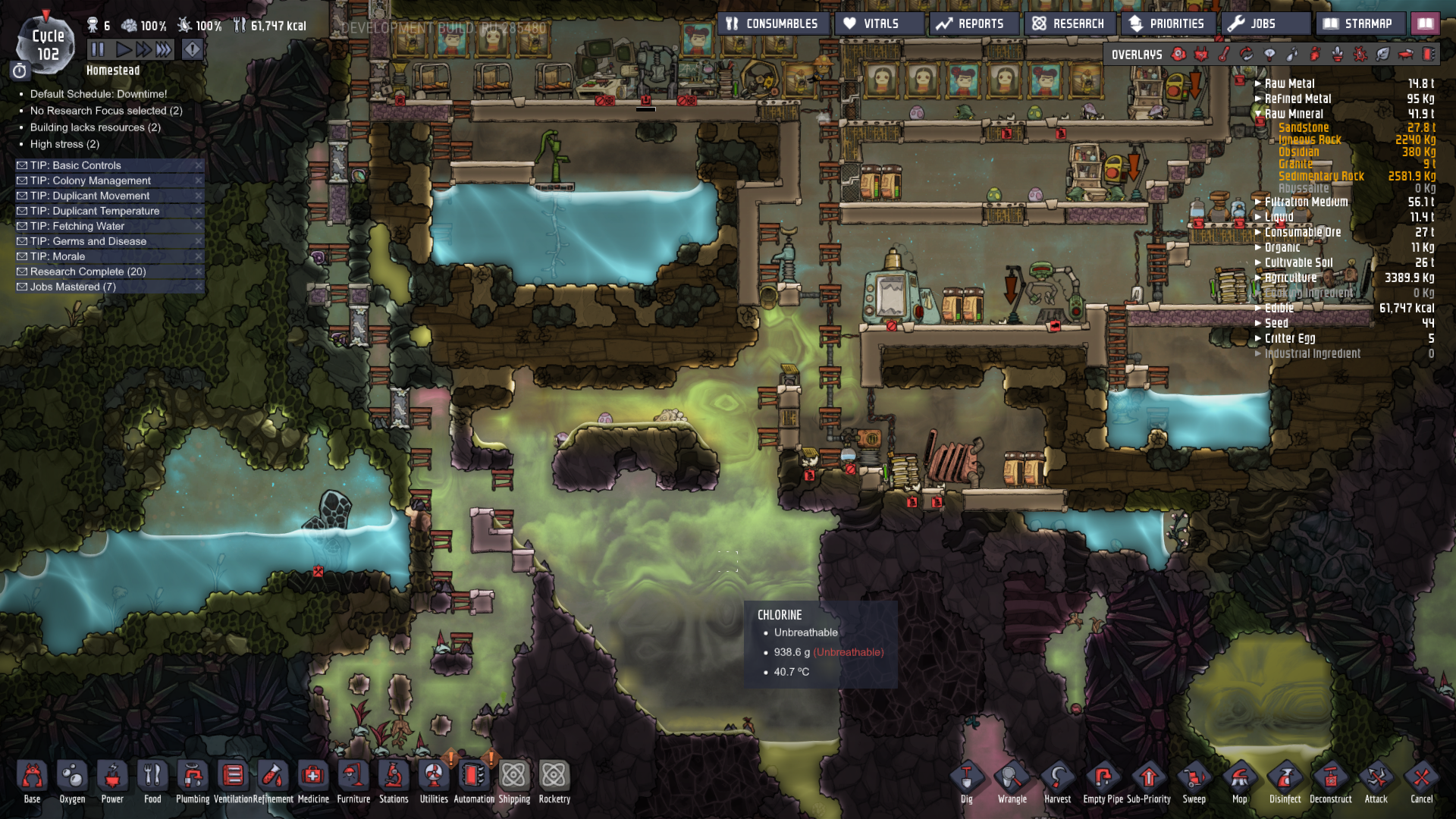Open the Research Complete notification

pos(88,271)
